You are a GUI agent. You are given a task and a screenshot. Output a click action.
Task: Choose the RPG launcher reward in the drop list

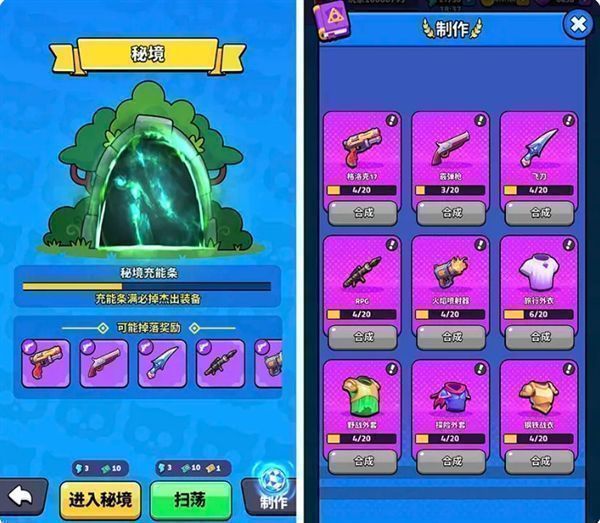coord(220,363)
